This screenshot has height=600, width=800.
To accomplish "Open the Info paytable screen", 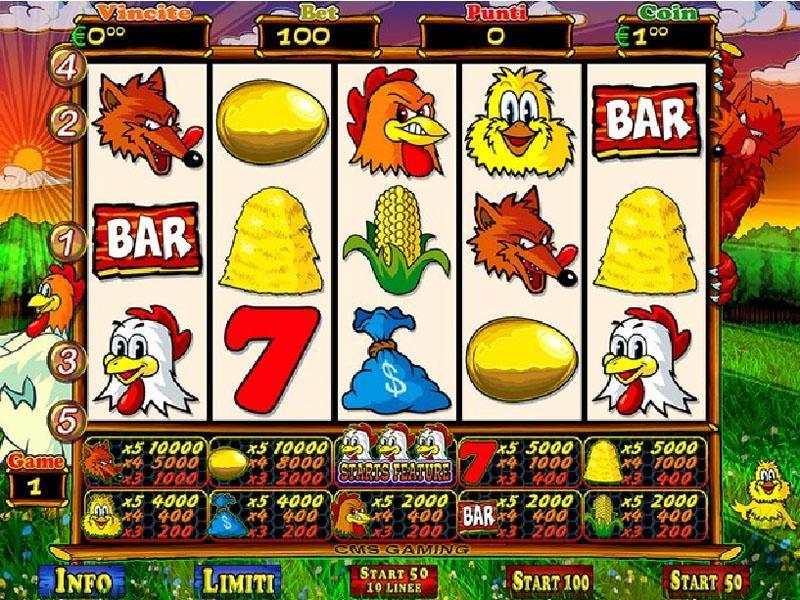I will 82,580.
